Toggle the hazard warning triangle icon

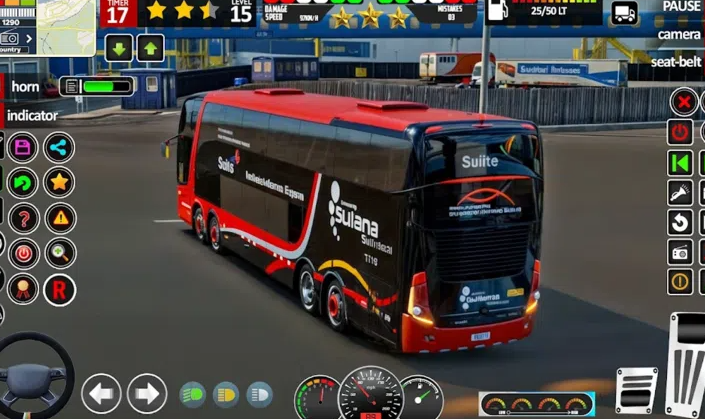[x=59, y=217]
